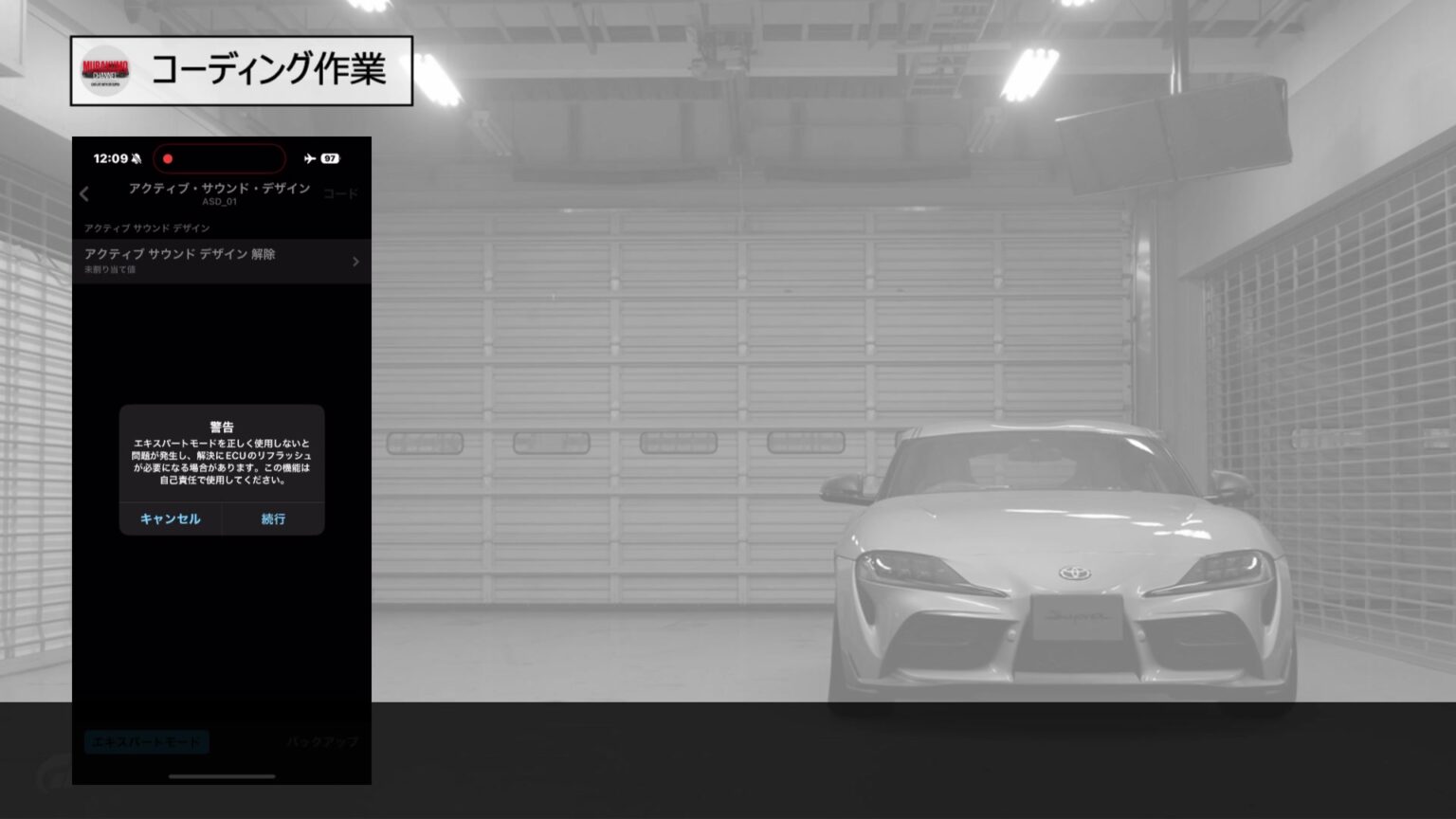Tap the red recording dot in Dynamic Island
The height and width of the screenshot is (819, 1456).
coord(170,158)
